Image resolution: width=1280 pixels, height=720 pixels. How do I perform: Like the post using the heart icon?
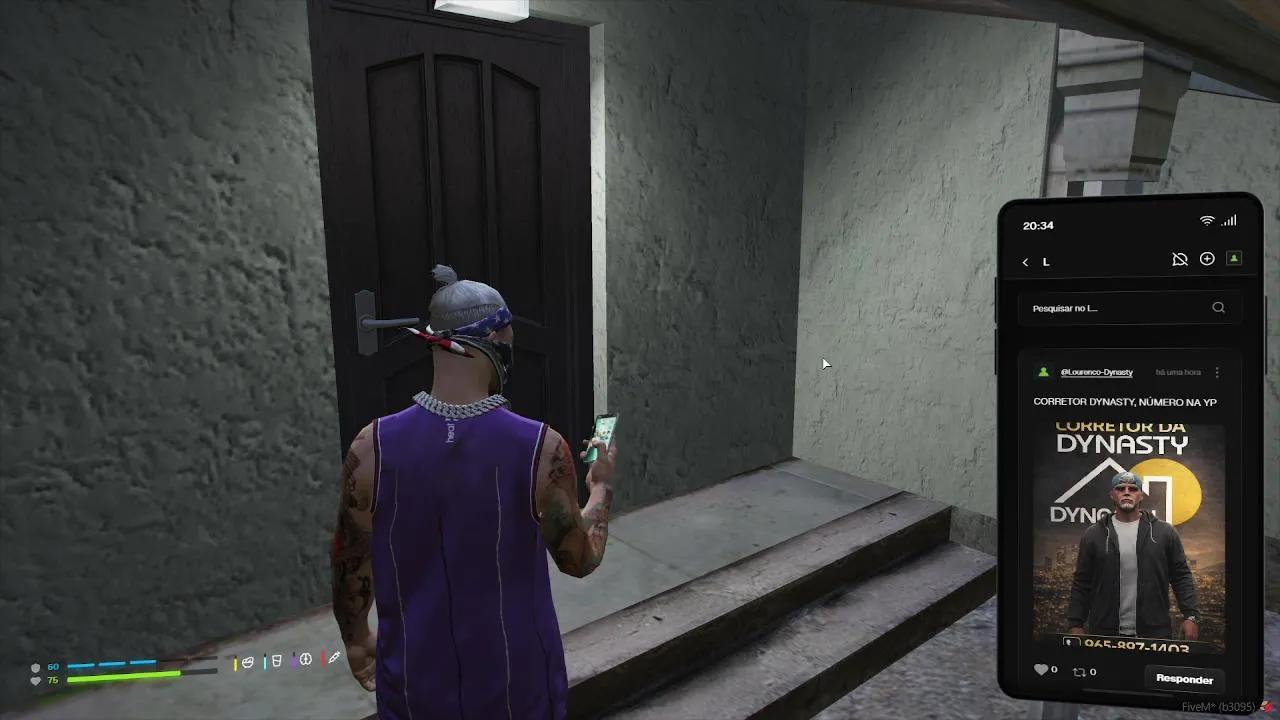click(x=1040, y=670)
